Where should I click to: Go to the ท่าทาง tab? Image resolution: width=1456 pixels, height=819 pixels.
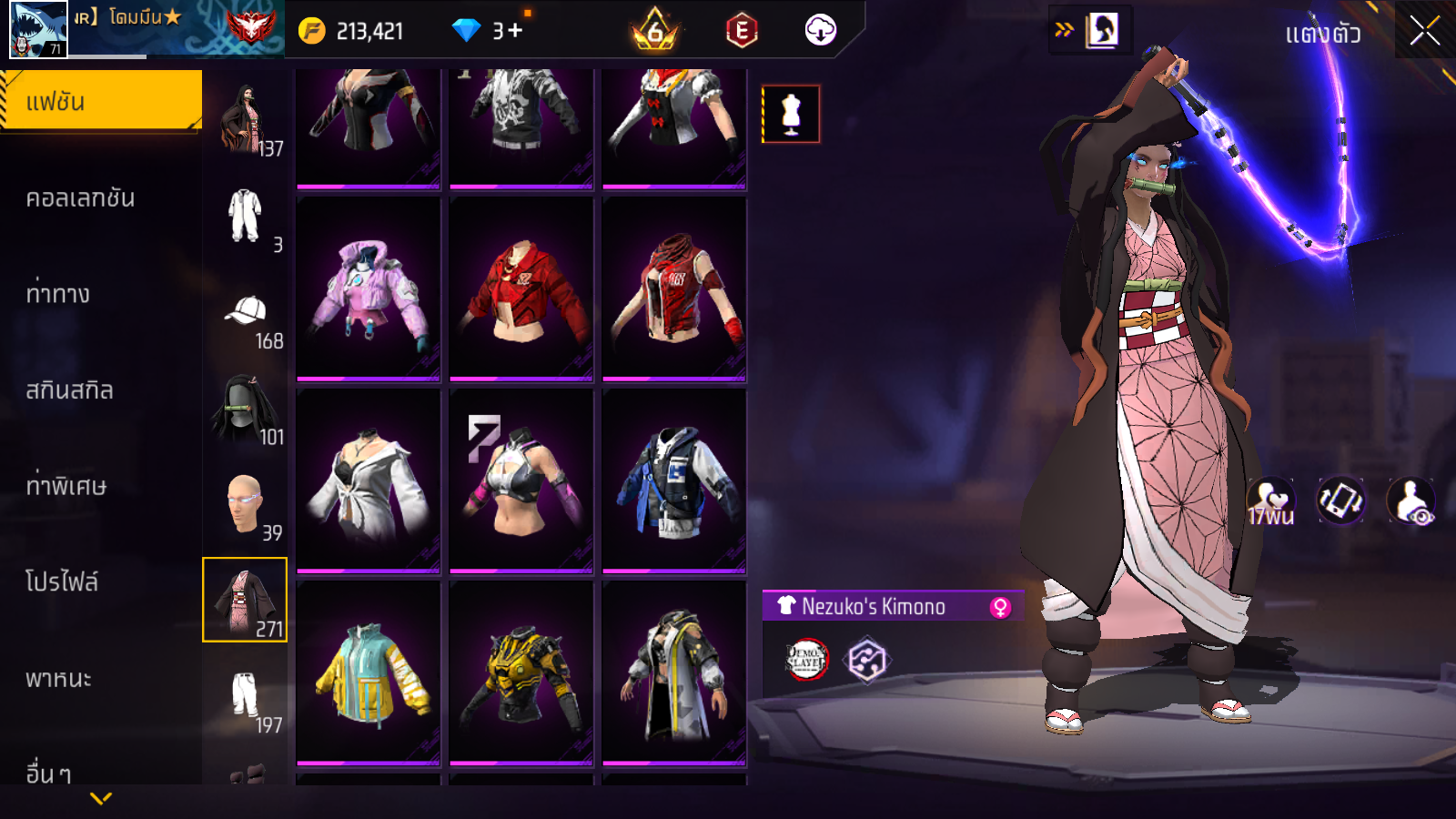(x=58, y=294)
